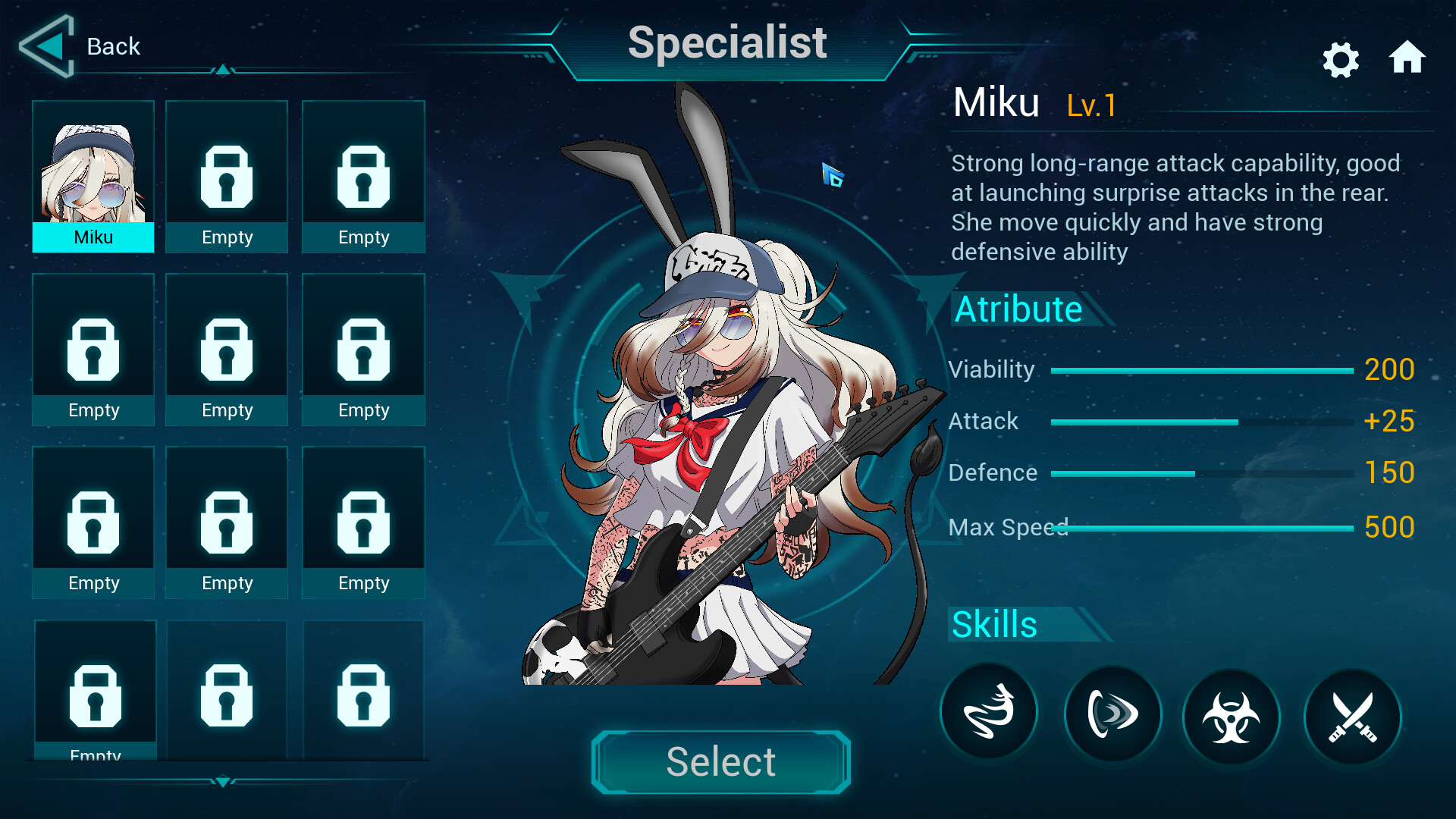The image size is (1456, 819).
Task: Show the biohazard skill details
Action: (1231, 717)
